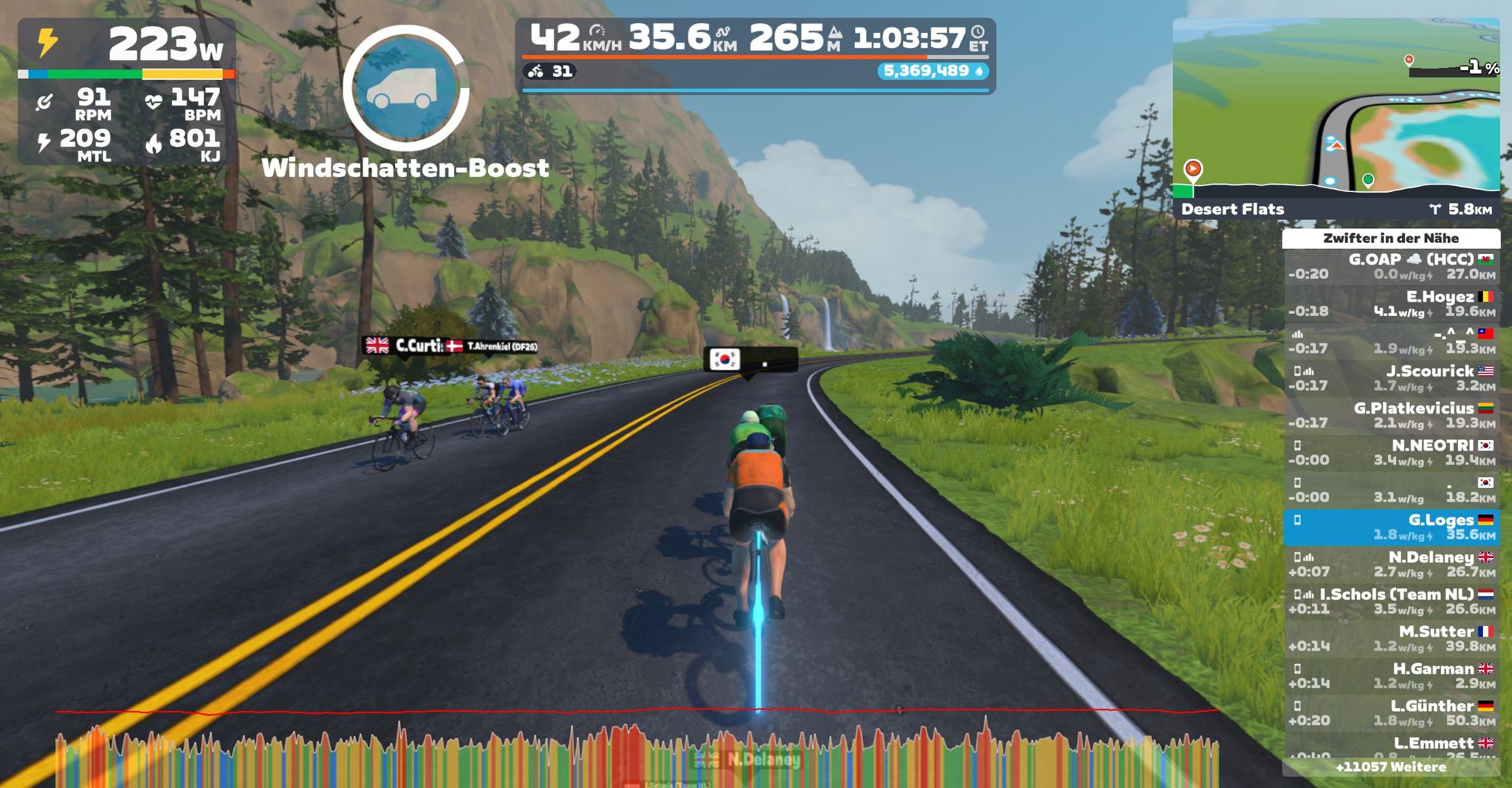View rider M.Sutter

pos(1392,639)
